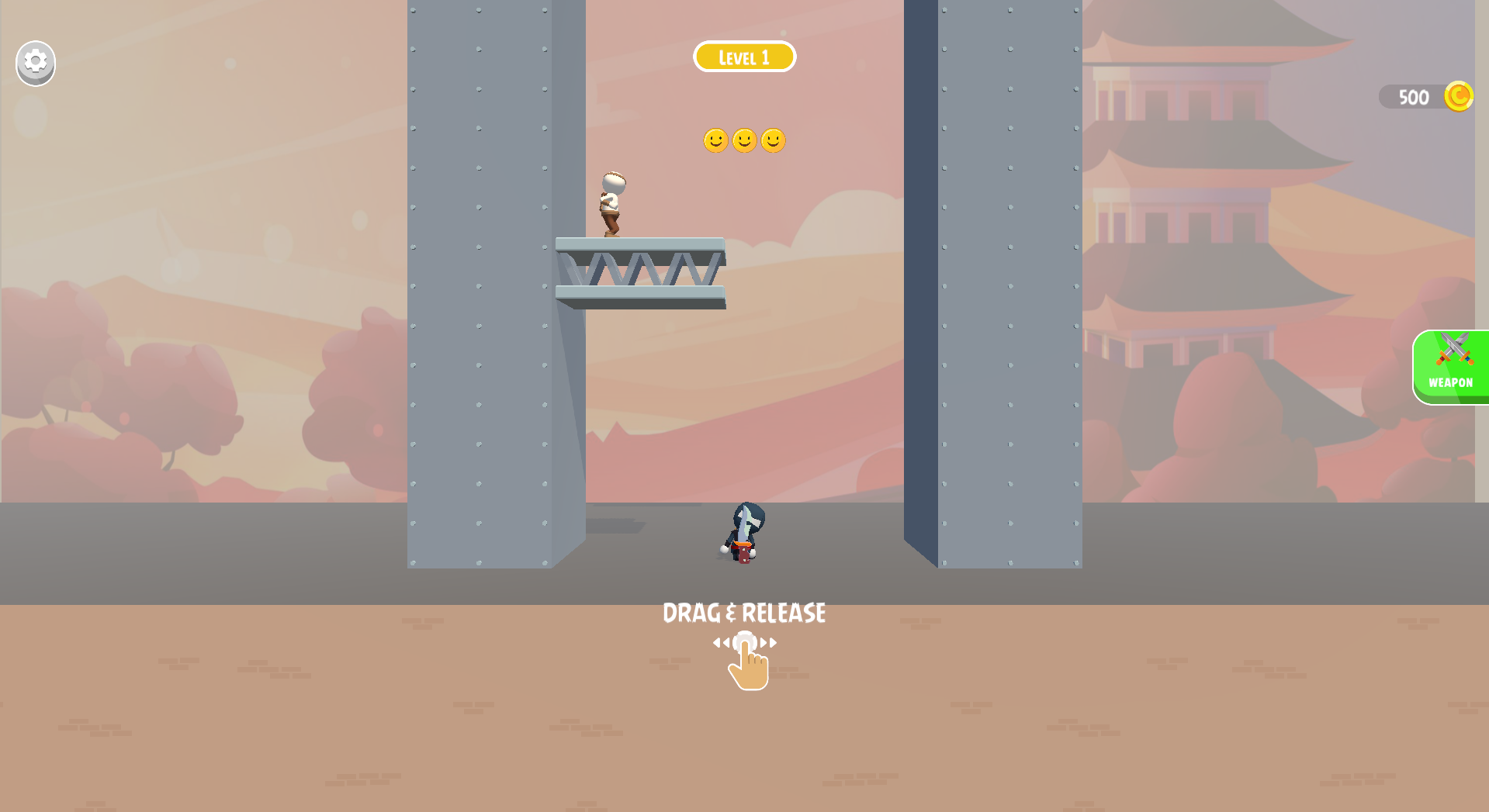Click the left arrow of the drag indicator
Image resolution: width=1489 pixels, height=812 pixels.
pyautogui.click(x=721, y=642)
